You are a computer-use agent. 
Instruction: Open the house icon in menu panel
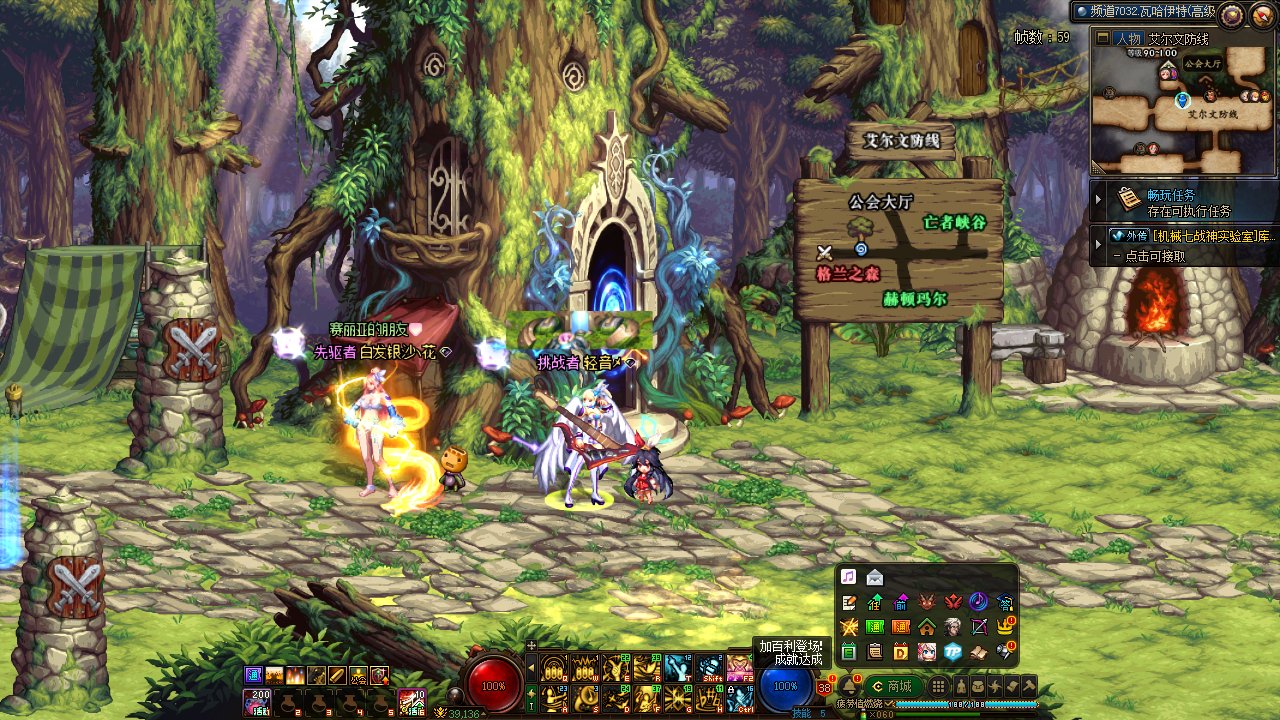(x=927, y=627)
